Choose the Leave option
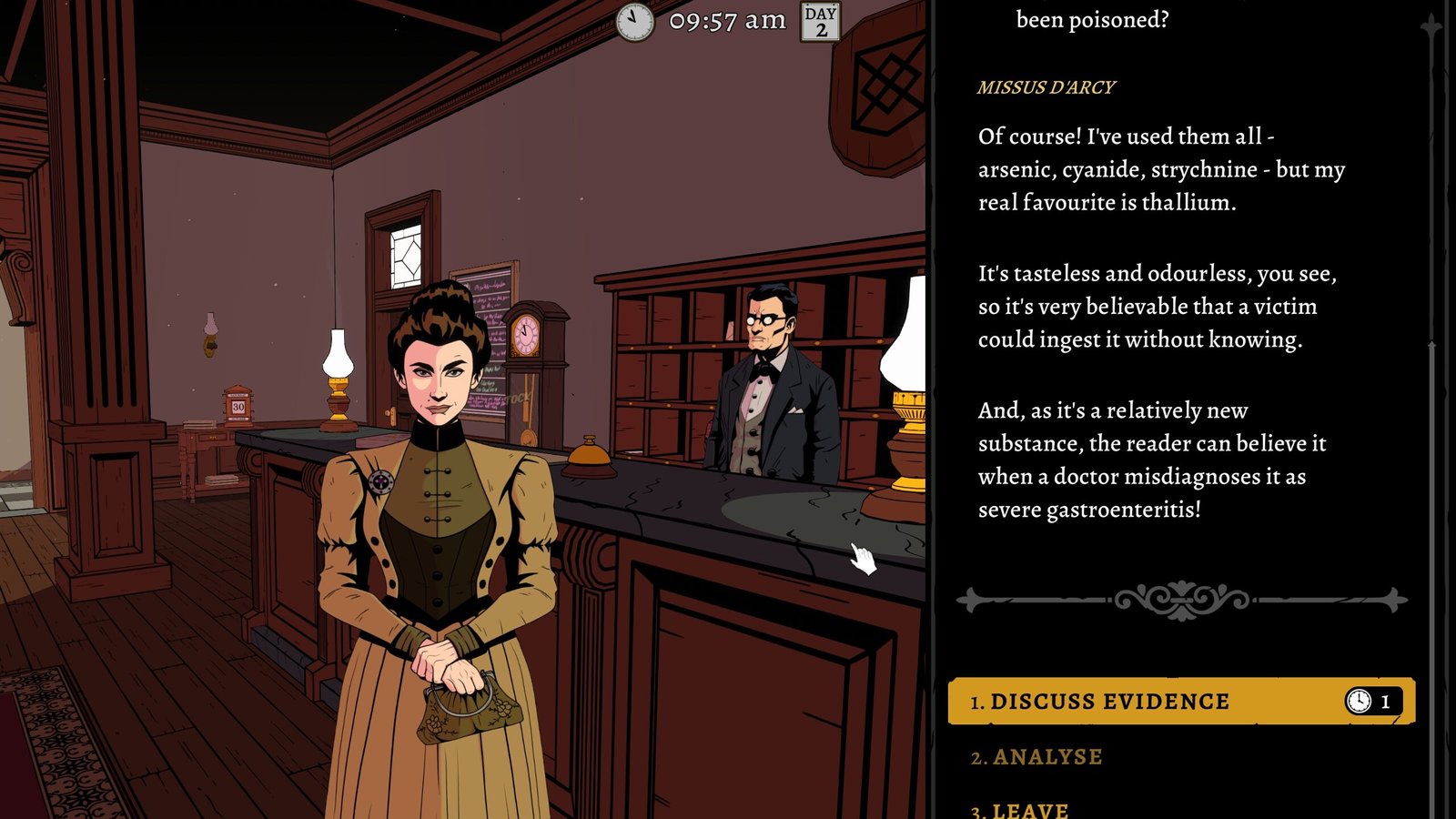This screenshot has height=819, width=1456. (1030, 810)
